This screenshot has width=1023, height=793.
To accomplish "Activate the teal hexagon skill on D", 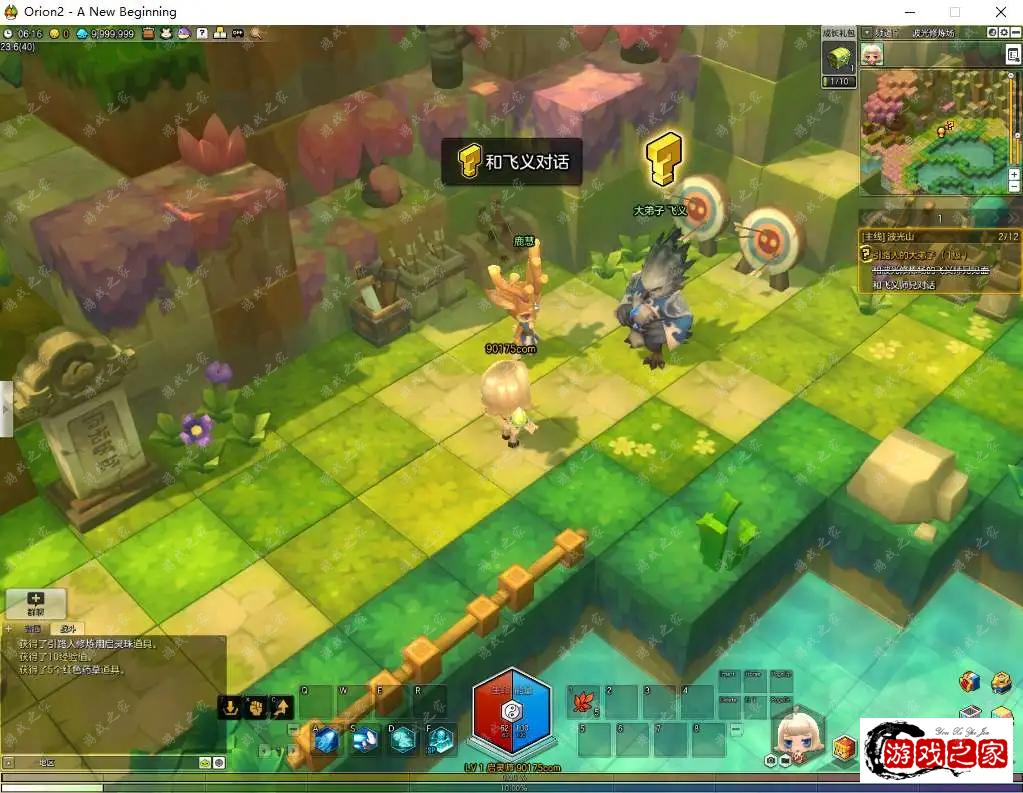I will pyautogui.click(x=402, y=739).
